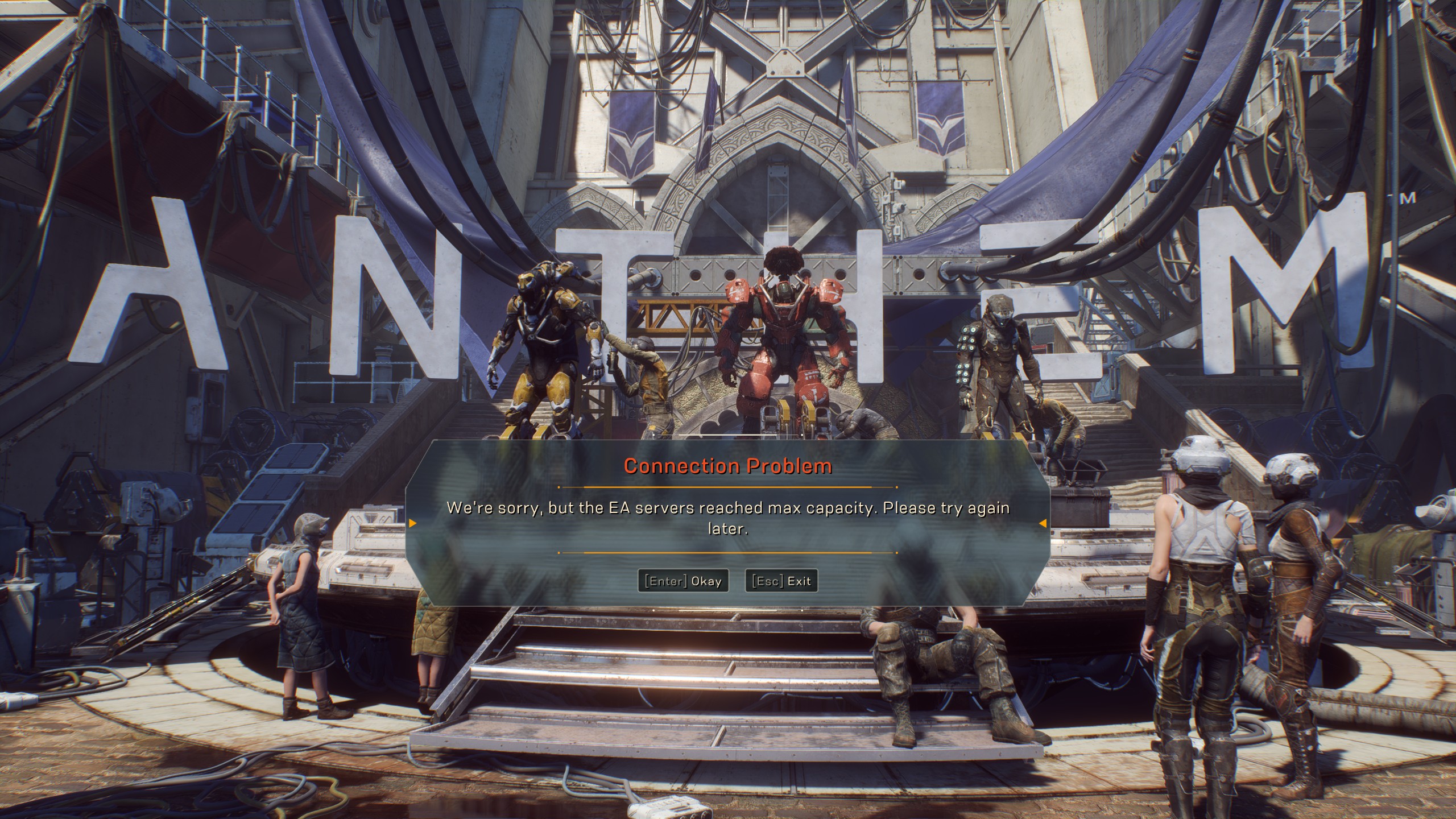1456x819 pixels.
Task: Choose Exit in the connection error dialog
Action: 781,581
